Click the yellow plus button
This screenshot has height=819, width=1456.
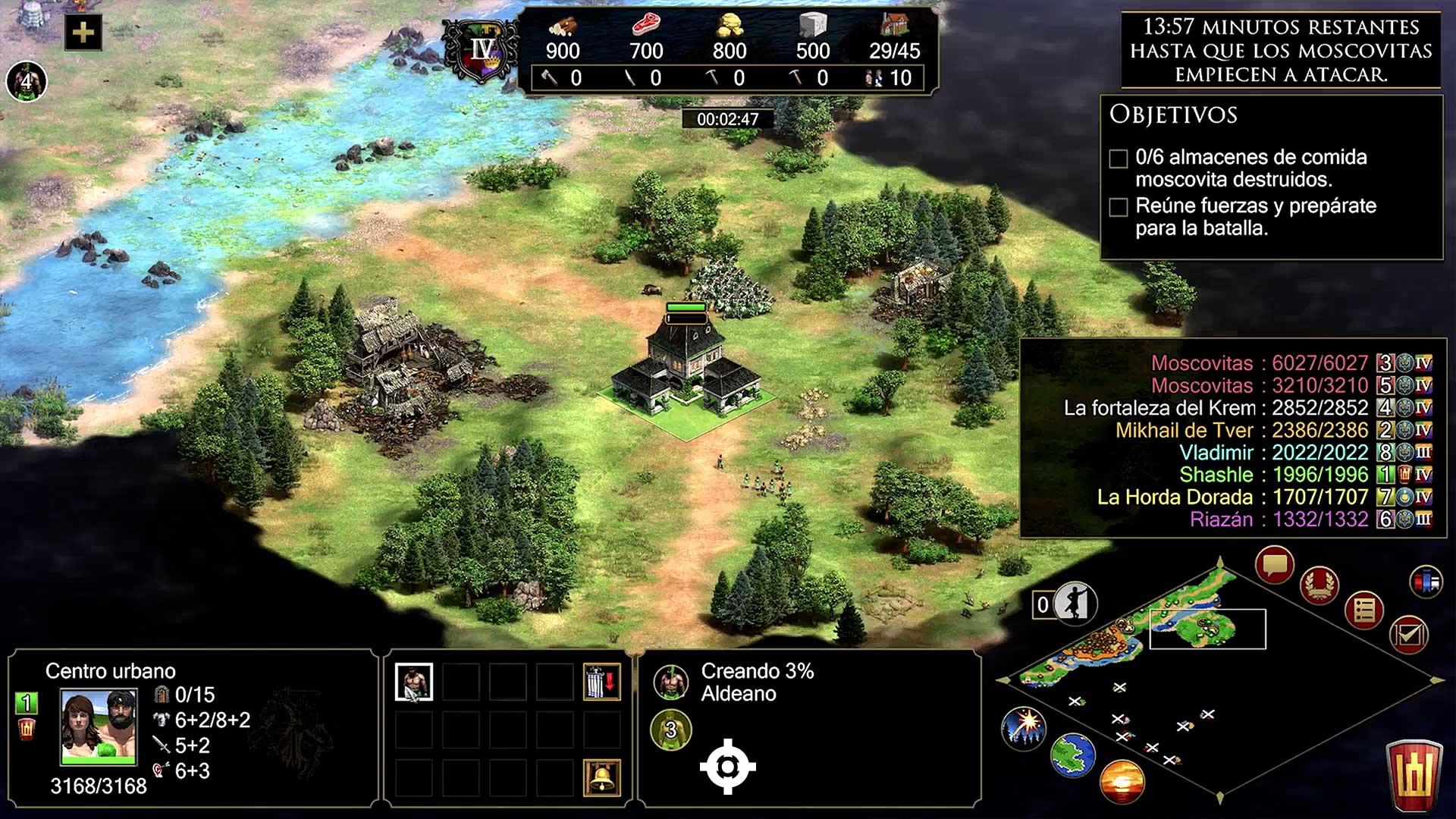(x=83, y=33)
